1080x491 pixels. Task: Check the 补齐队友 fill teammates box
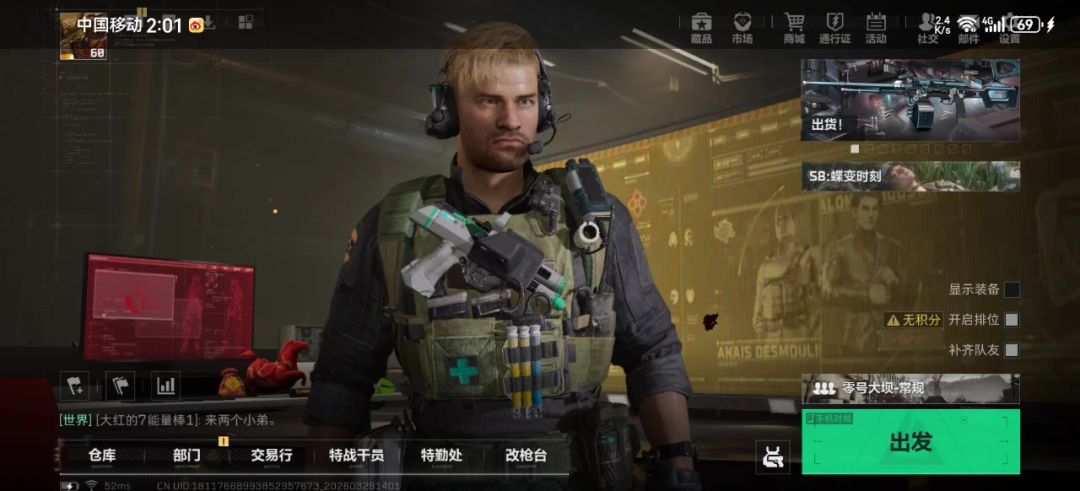(x=1012, y=350)
